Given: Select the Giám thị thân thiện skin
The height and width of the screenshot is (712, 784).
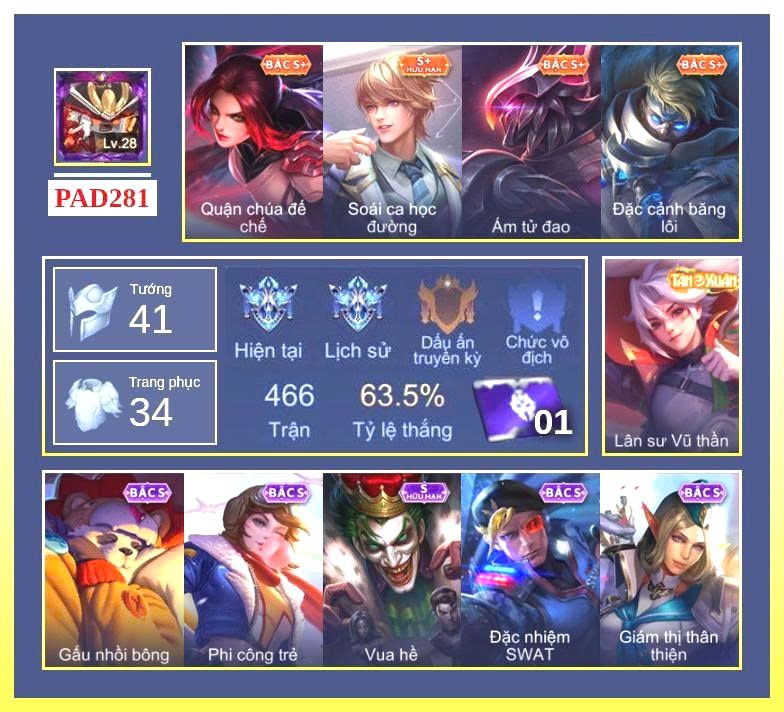Looking at the screenshot, I should [x=669, y=570].
